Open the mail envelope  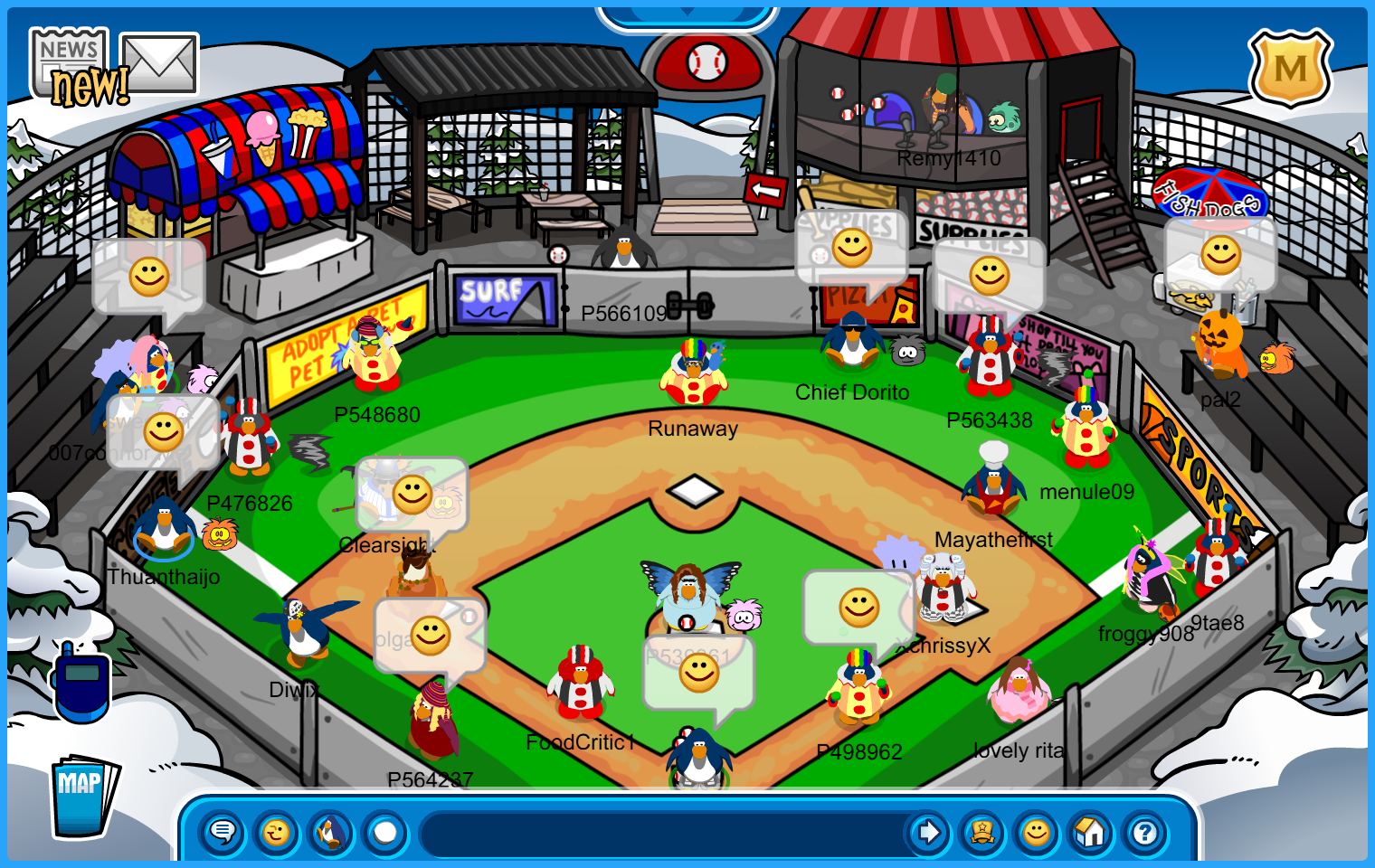(x=159, y=63)
